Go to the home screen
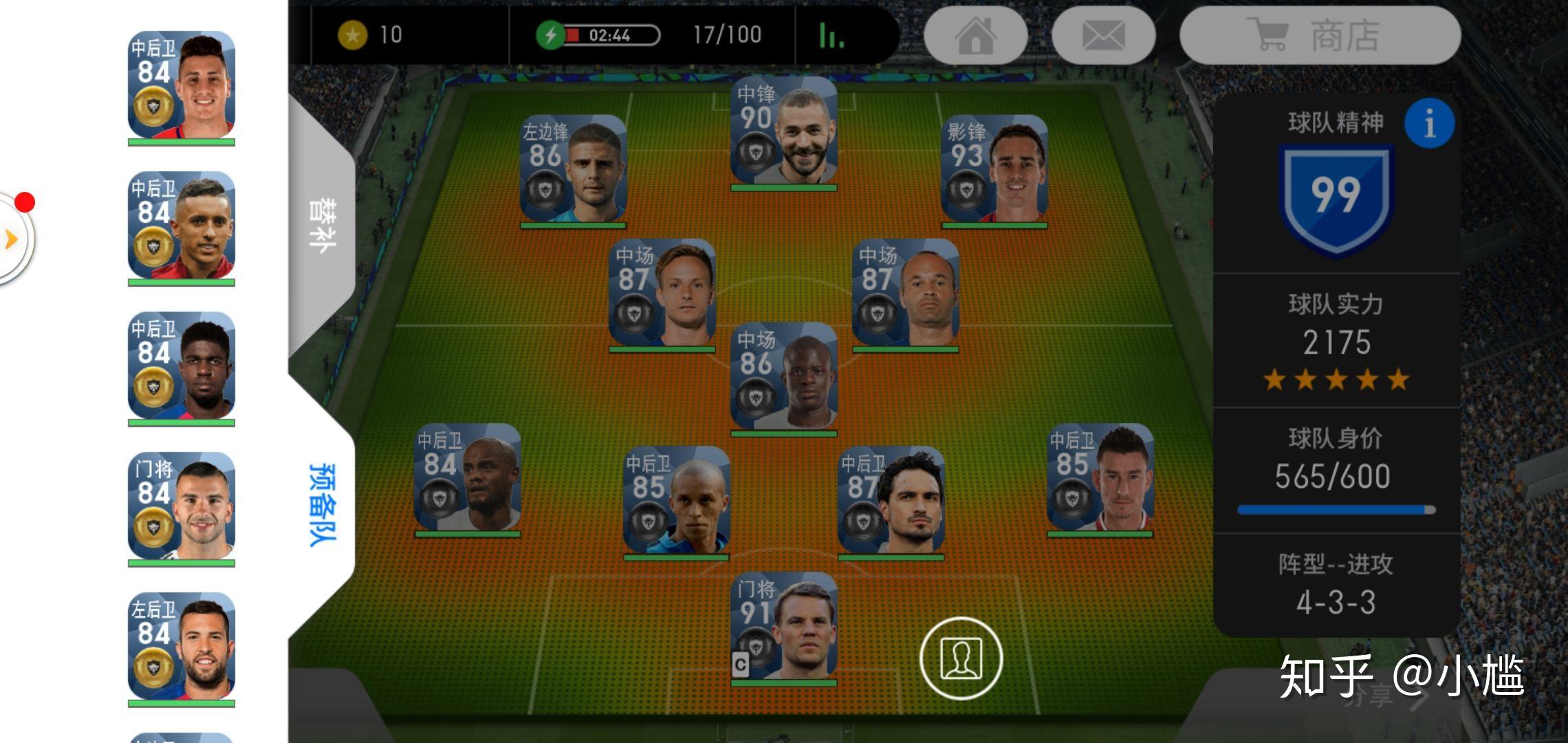 point(975,36)
